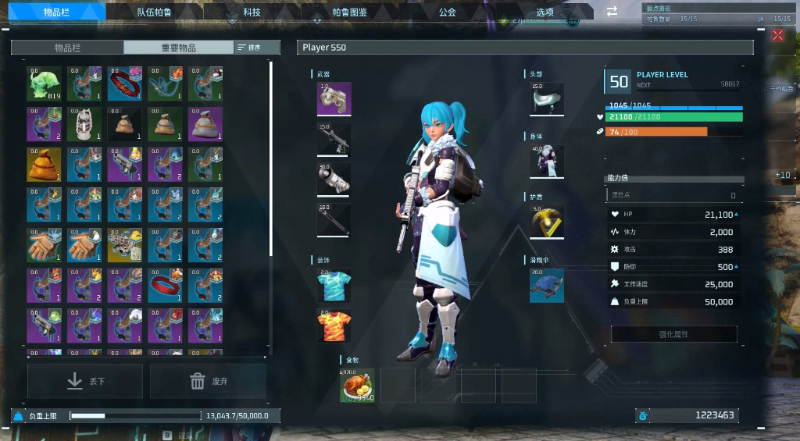Click the 排序 sort button
Screen dimensions: 800x441
250,47
